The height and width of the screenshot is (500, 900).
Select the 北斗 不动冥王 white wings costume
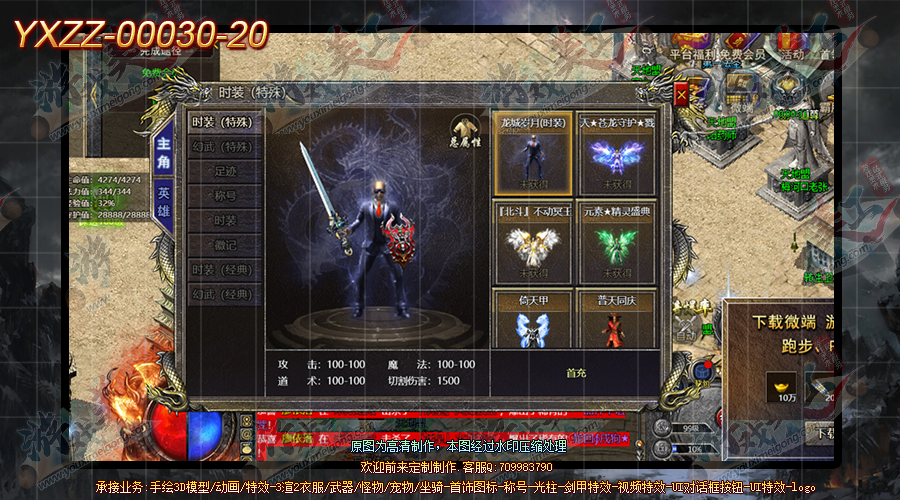[533, 242]
